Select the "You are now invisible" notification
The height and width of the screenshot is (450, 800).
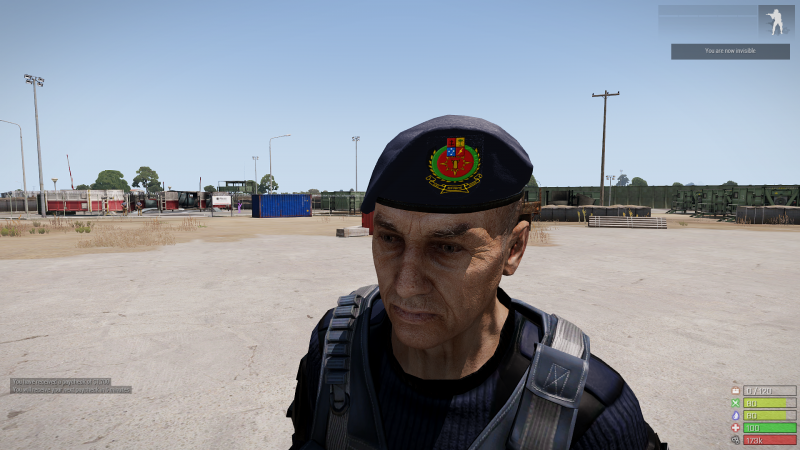coord(729,51)
